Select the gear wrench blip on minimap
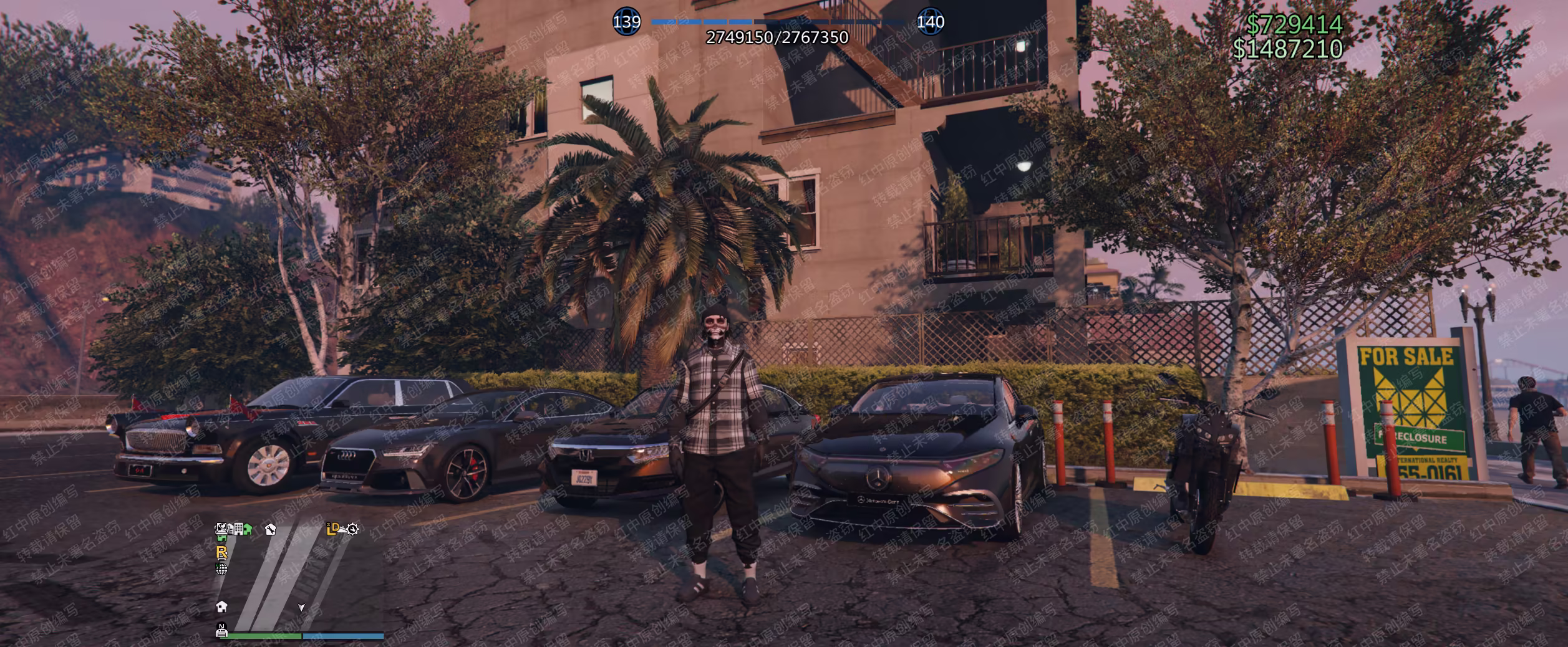This screenshot has height=647, width=1568. coord(352,530)
